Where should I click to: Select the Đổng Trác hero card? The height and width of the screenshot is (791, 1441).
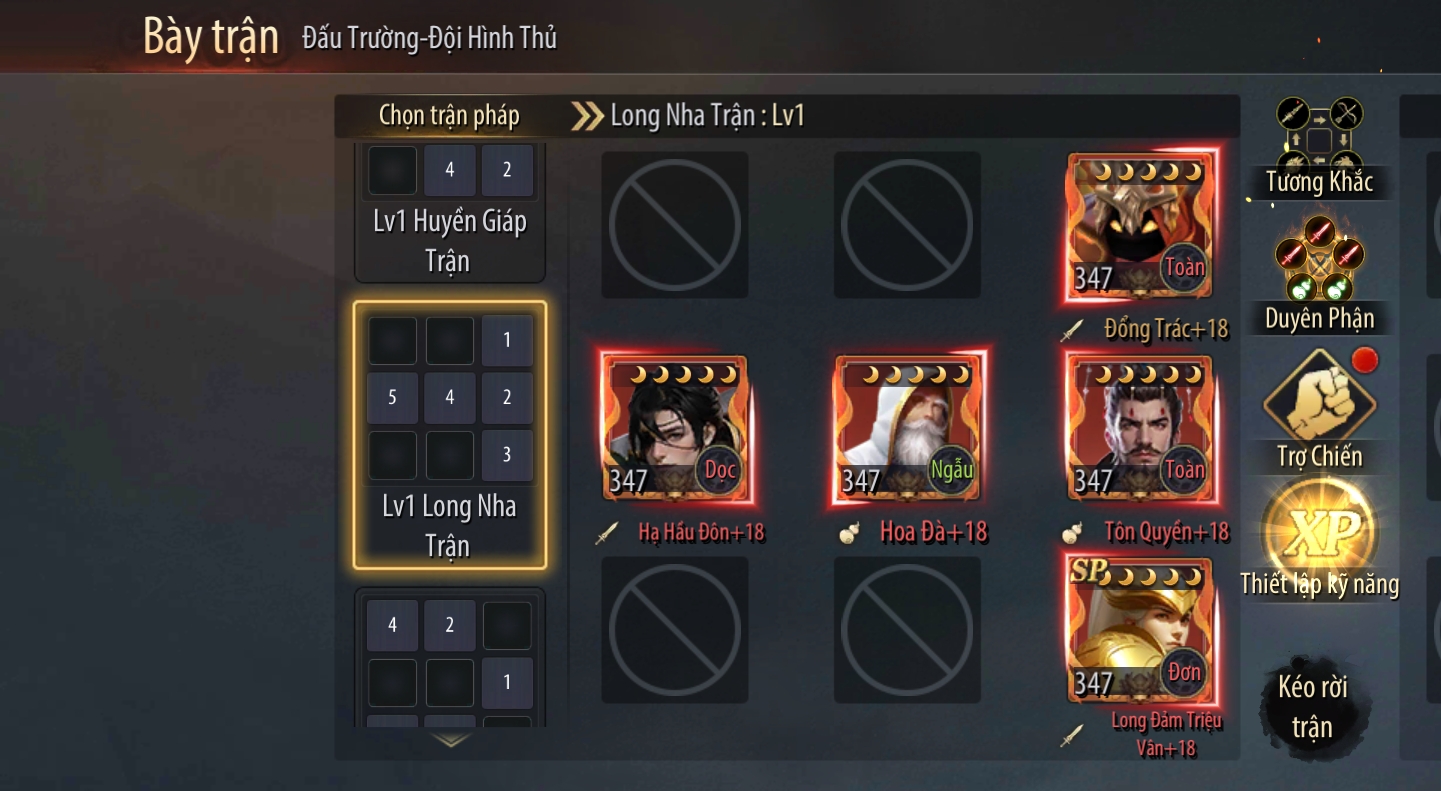click(1141, 226)
